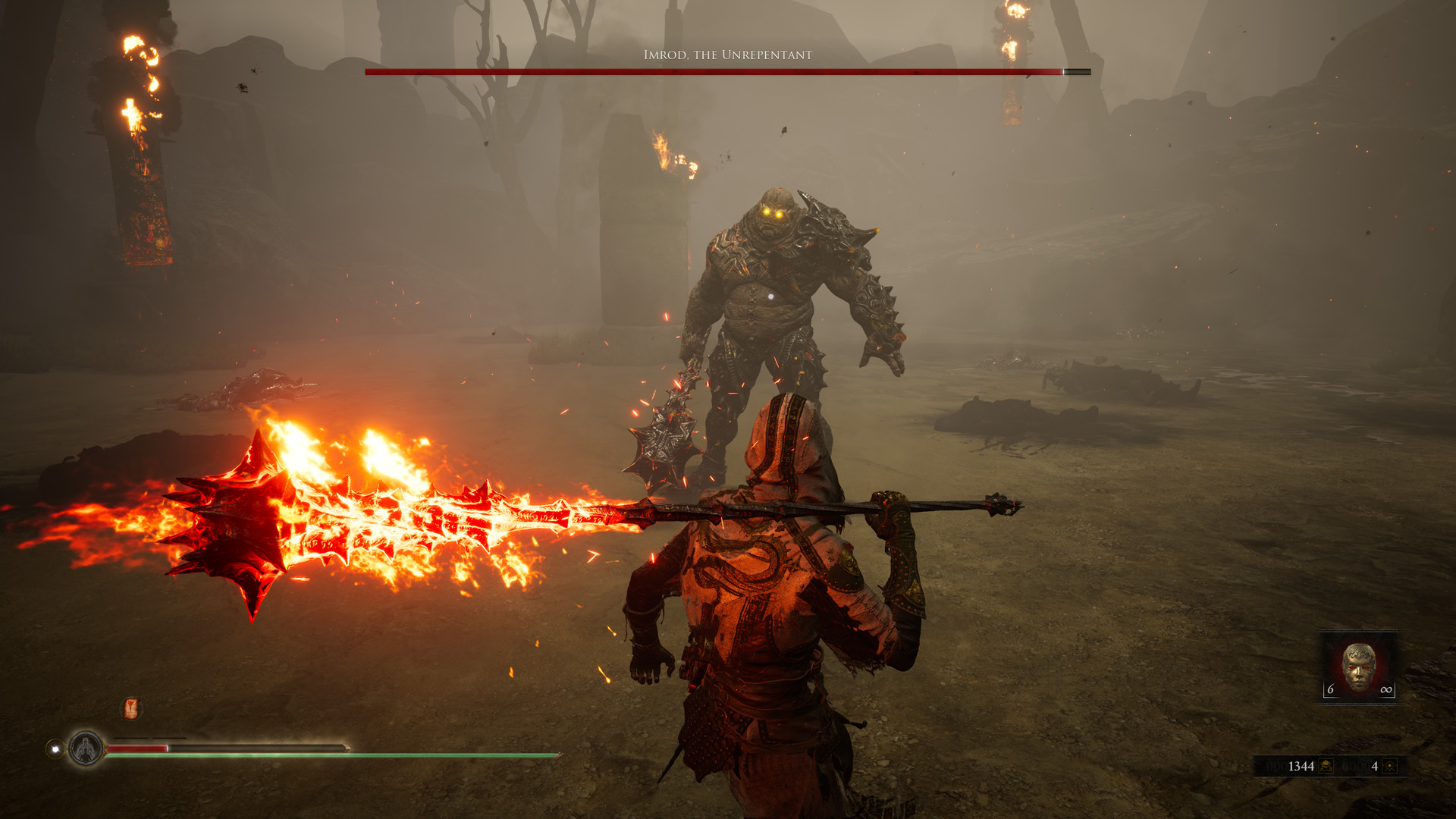Toggle the quantity counter showing 6
Screen dimensions: 1456x819
point(1331,689)
